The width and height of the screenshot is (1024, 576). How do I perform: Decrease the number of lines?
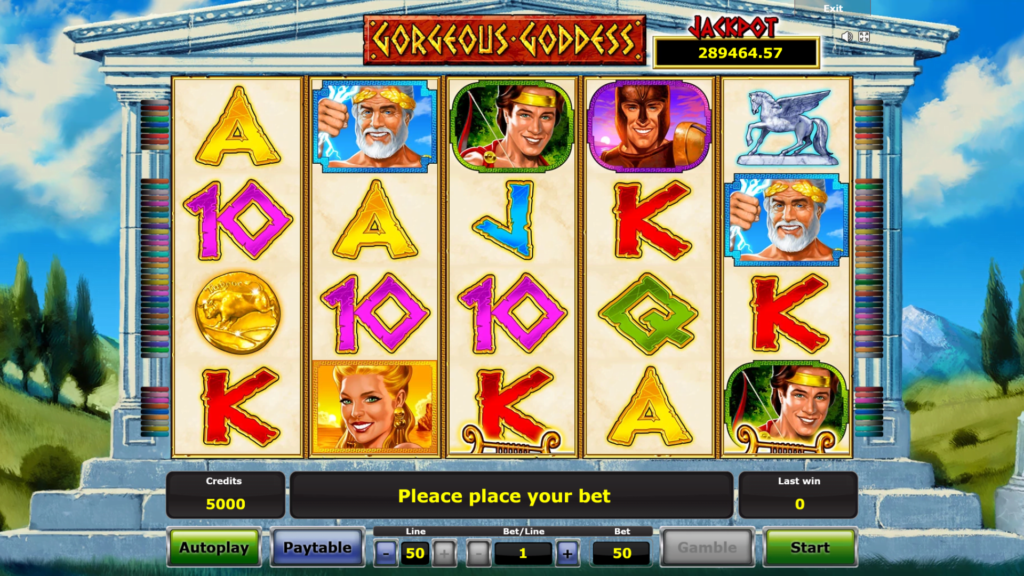click(385, 553)
